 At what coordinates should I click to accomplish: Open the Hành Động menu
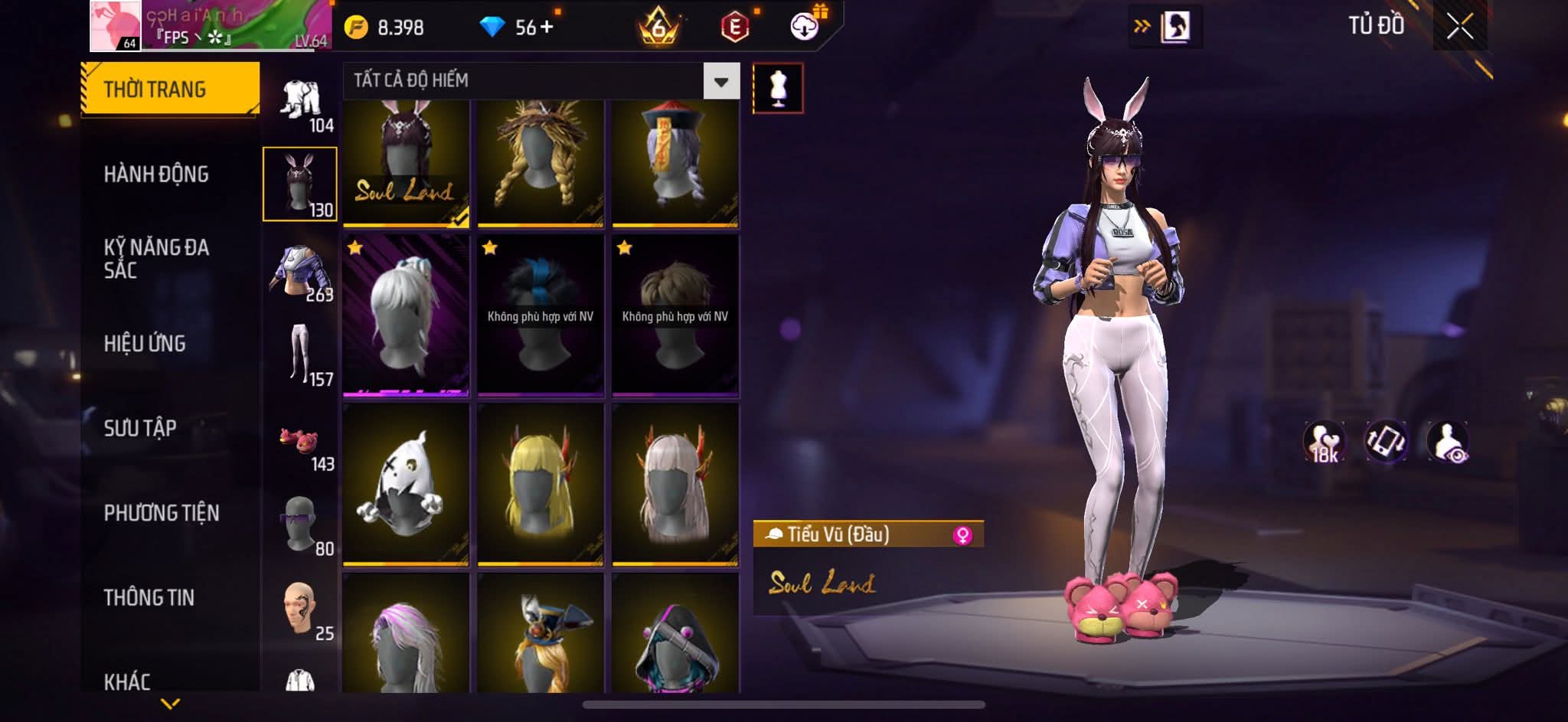156,175
